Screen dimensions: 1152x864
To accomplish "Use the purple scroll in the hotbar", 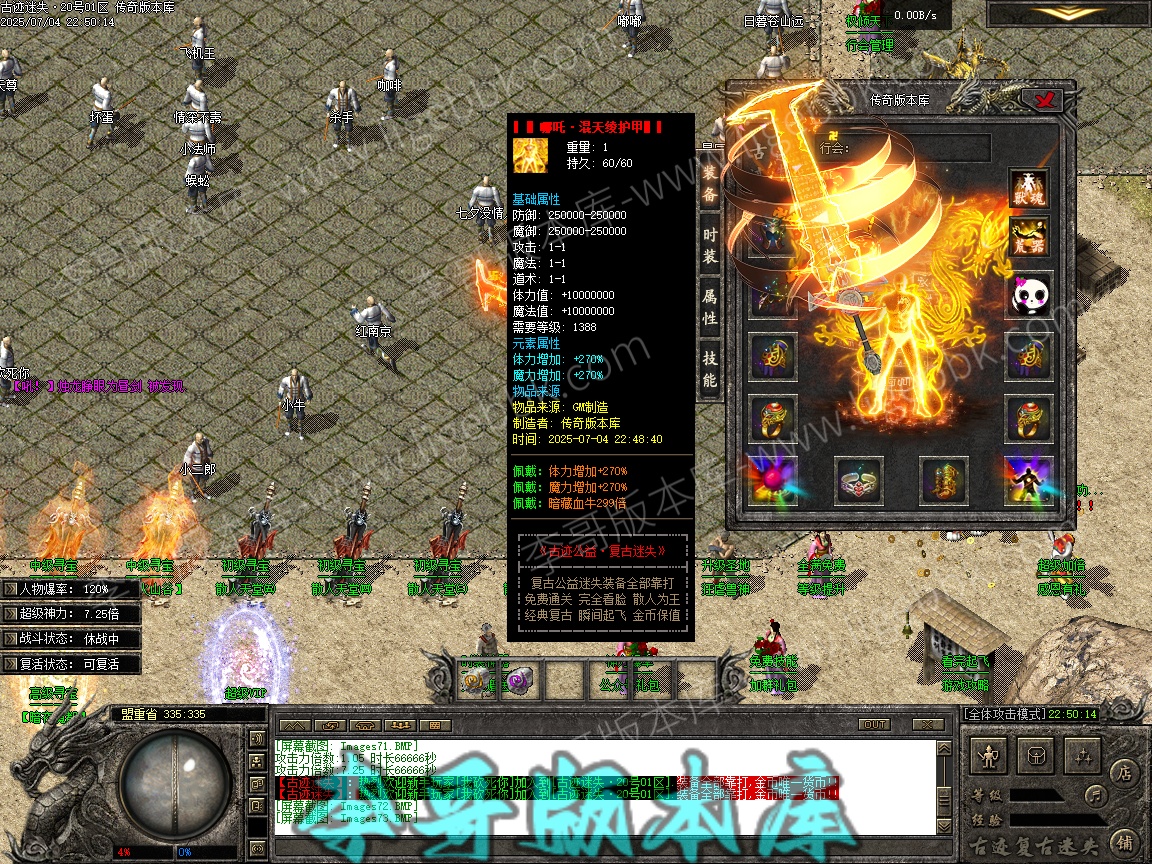I will coord(521,681).
